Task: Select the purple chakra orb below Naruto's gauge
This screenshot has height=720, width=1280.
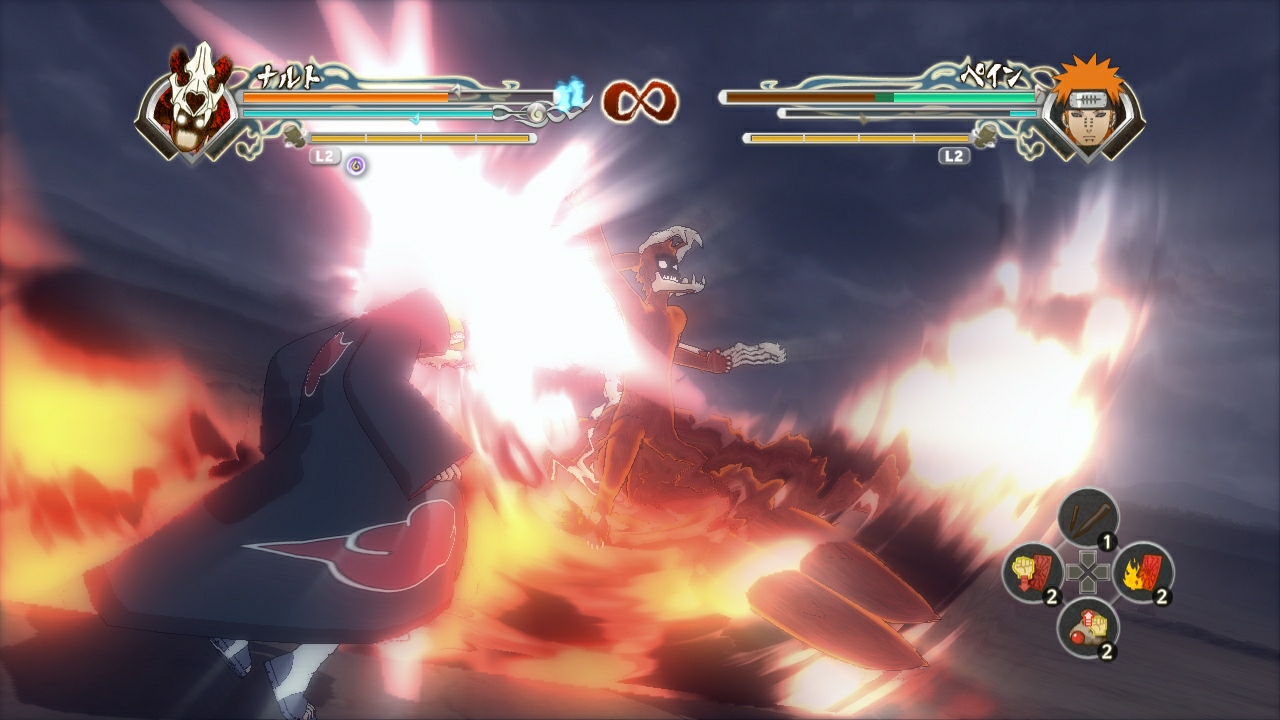Action: pos(355,164)
